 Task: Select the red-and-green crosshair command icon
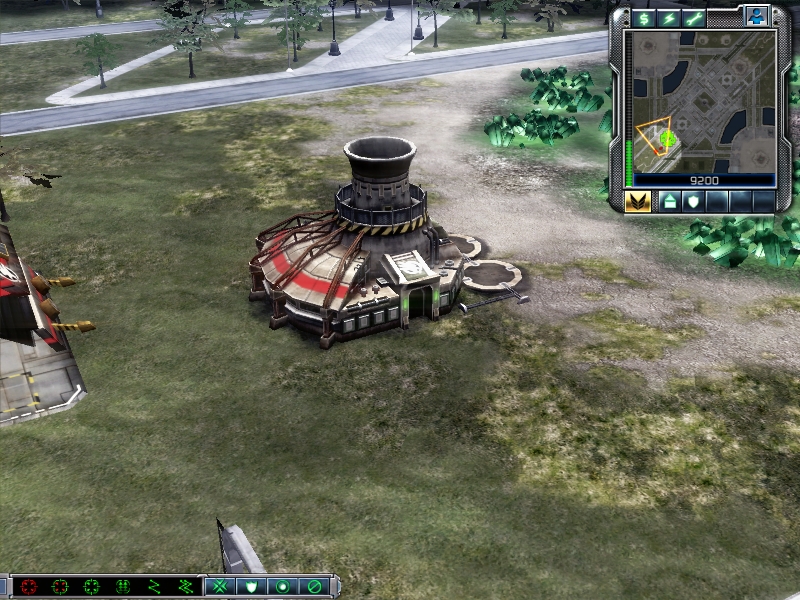click(60, 587)
